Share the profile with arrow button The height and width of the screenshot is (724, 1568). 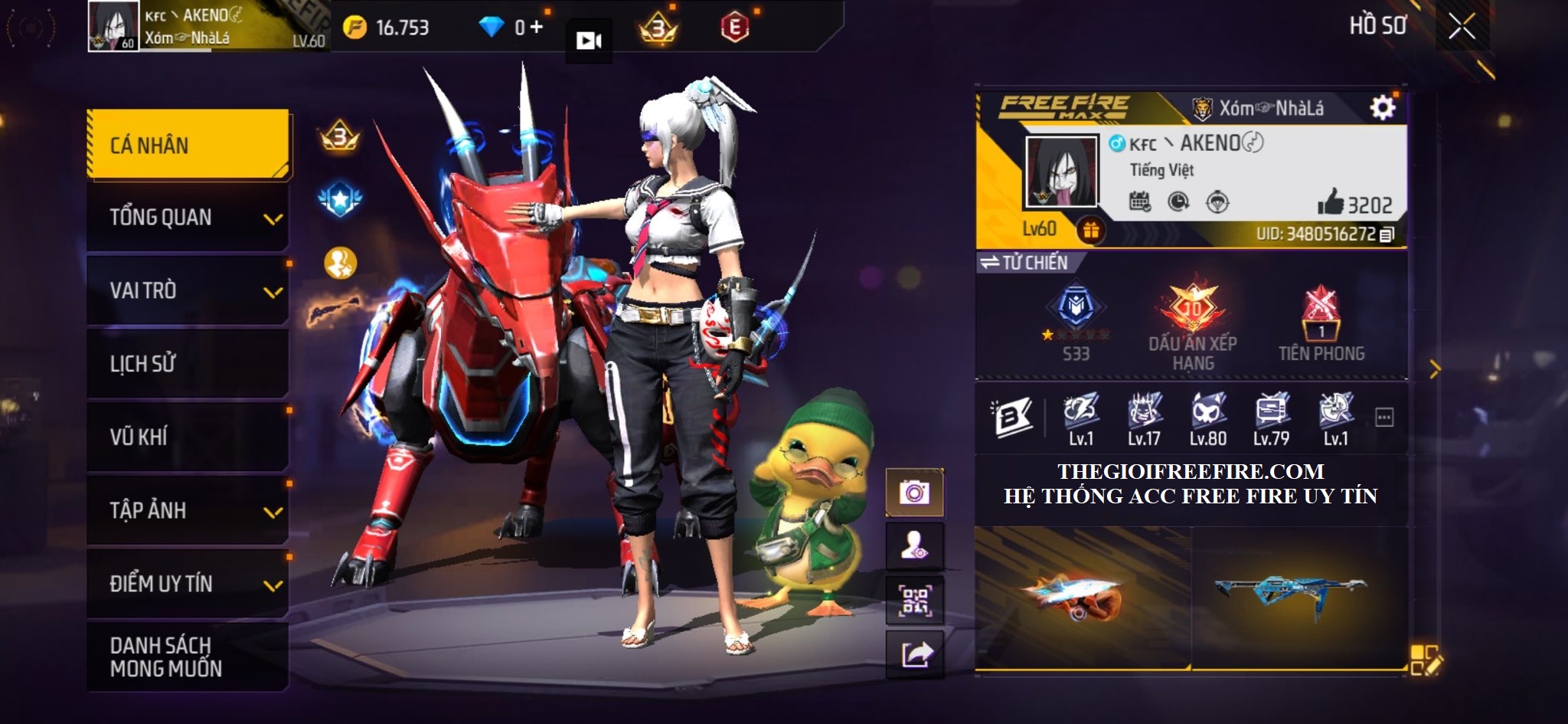click(x=914, y=654)
